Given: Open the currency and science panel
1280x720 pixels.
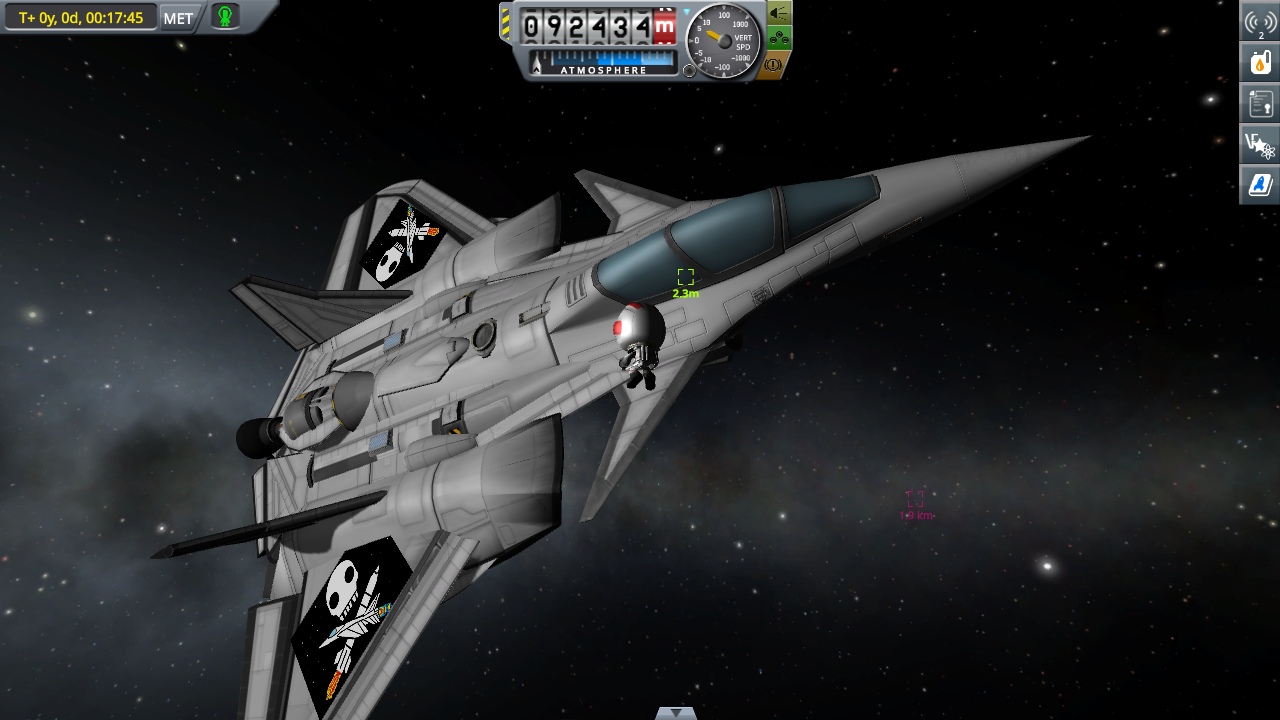Looking at the screenshot, I should 1260,144.
